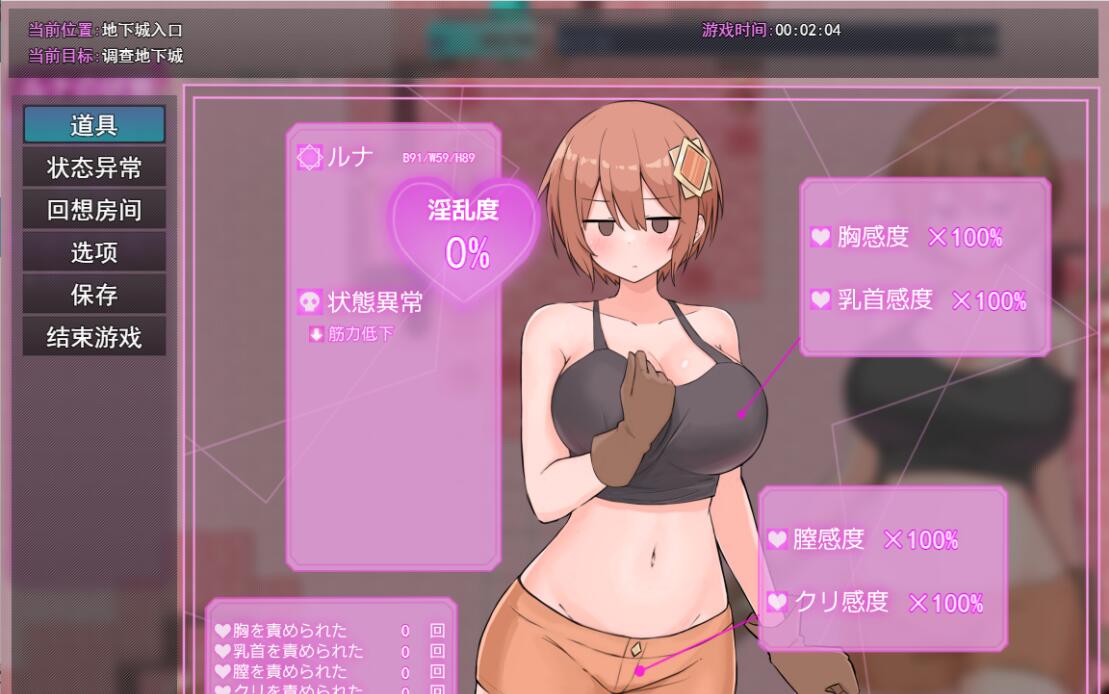This screenshot has width=1109, height=694.
Task: Open the 回想房间 recollection room
Action: pos(94,210)
